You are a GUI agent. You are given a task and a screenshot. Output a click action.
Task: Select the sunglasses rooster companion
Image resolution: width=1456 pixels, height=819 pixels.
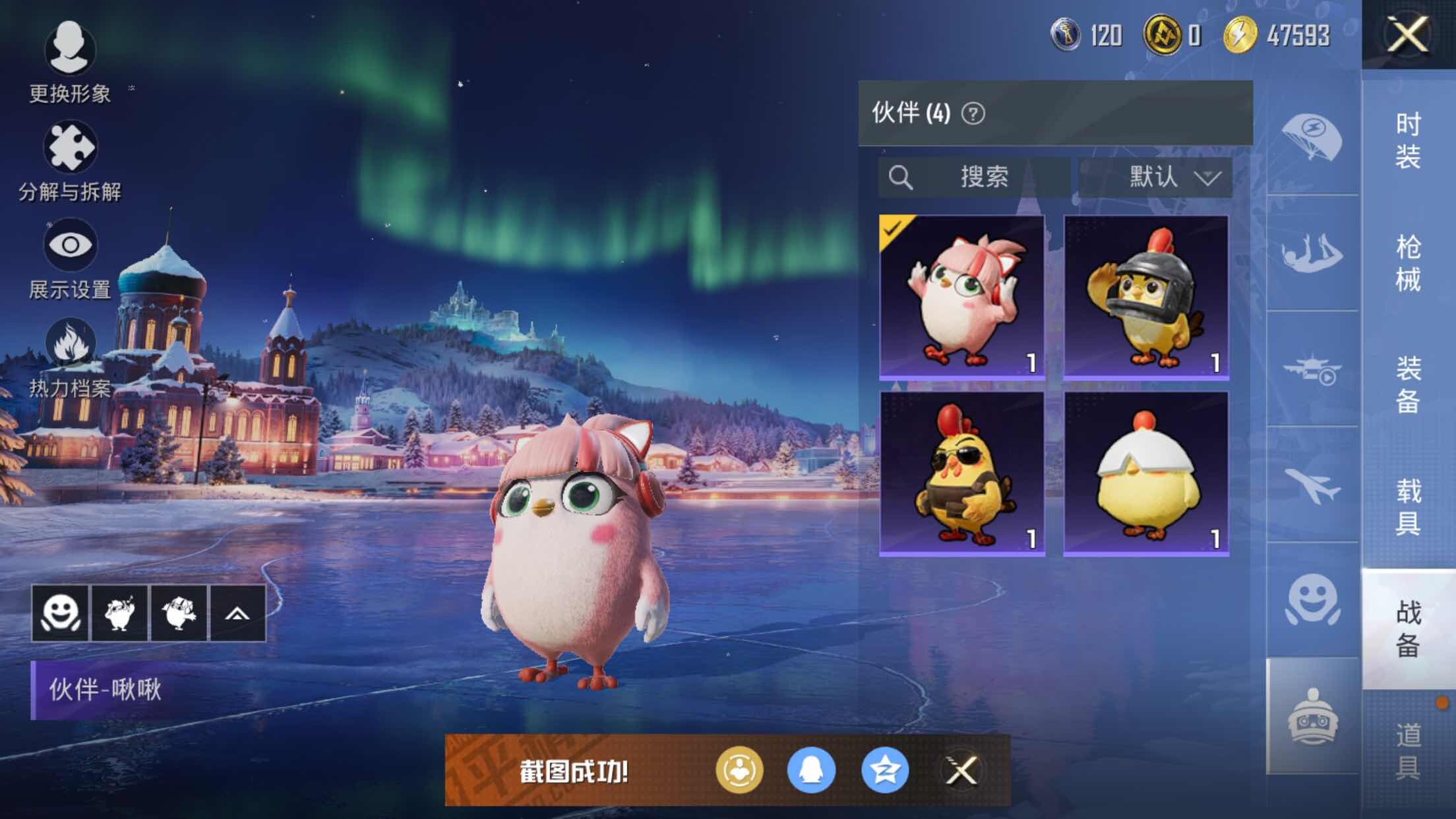pyautogui.click(x=961, y=473)
